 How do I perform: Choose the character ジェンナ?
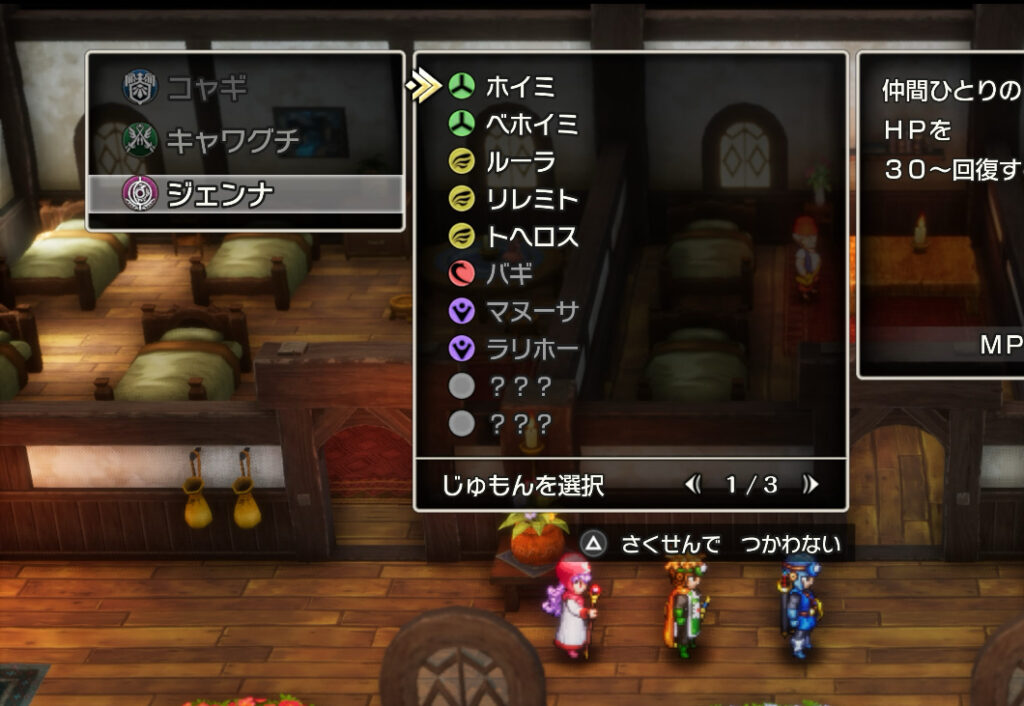click(219, 193)
